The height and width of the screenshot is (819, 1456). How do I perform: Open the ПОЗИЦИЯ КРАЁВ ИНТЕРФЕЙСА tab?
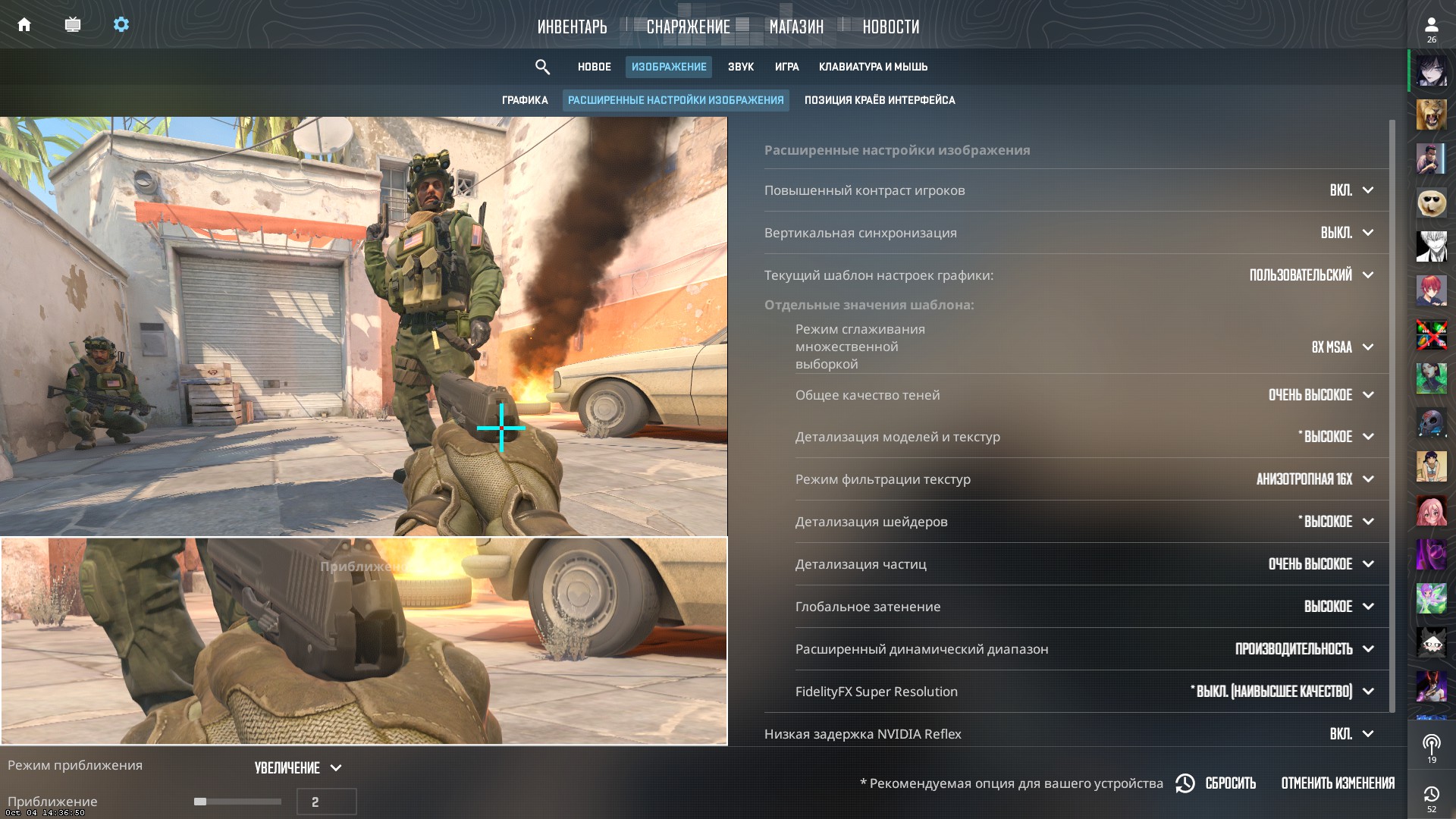pyautogui.click(x=882, y=99)
